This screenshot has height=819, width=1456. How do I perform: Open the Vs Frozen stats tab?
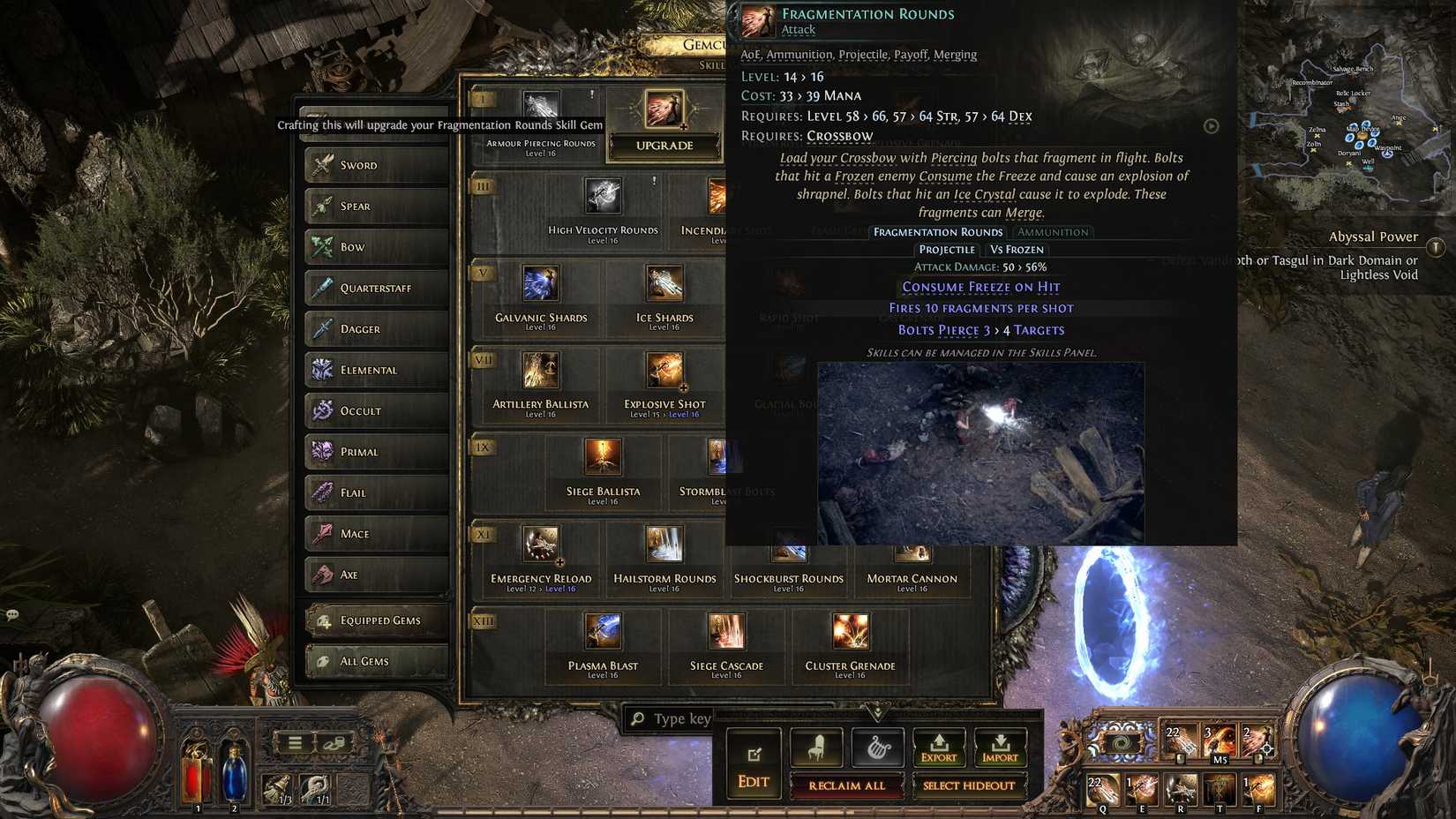point(1016,249)
